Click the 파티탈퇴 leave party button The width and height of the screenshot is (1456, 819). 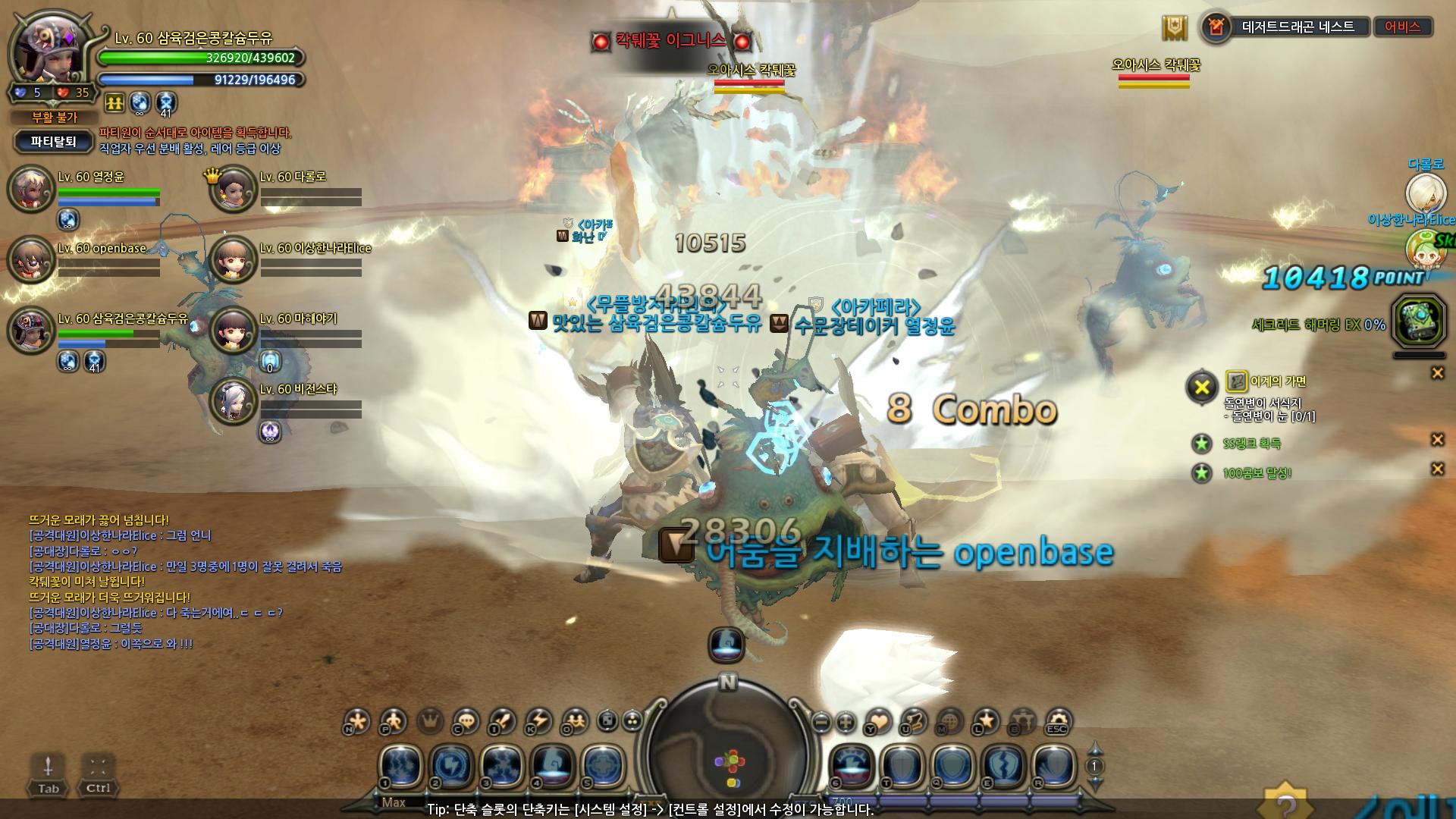coord(54,142)
